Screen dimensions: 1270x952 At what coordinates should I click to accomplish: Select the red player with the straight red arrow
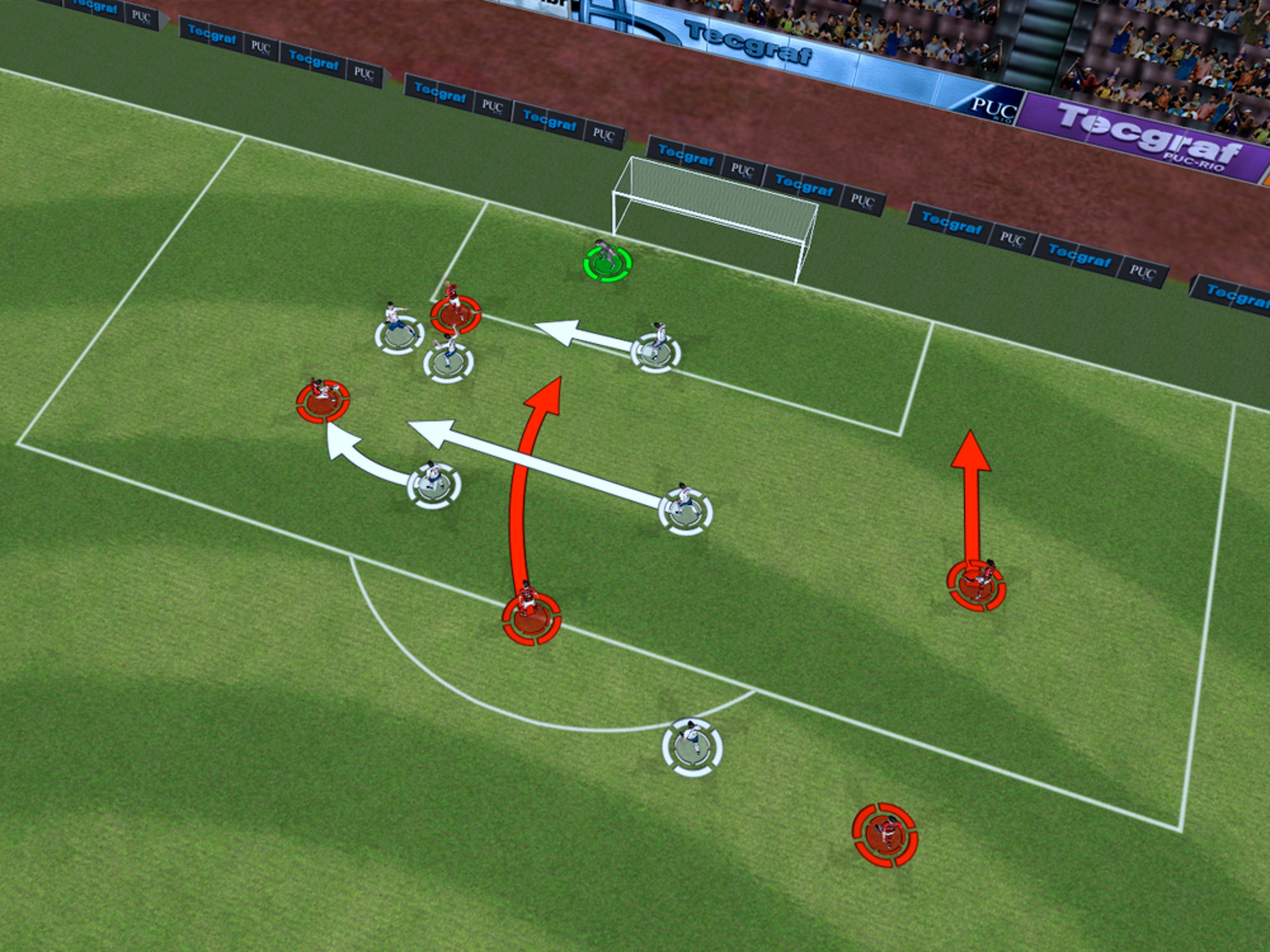pyautogui.click(x=976, y=584)
